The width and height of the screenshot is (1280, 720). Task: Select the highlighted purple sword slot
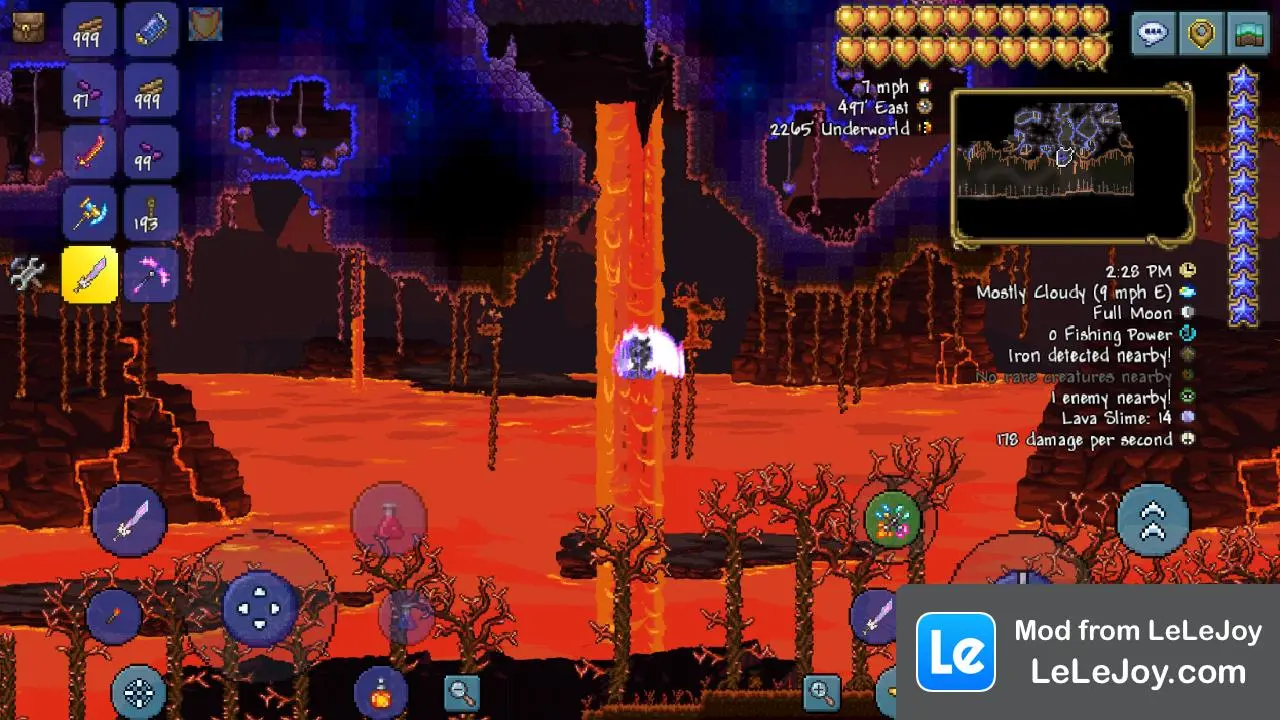pyautogui.click(x=90, y=274)
